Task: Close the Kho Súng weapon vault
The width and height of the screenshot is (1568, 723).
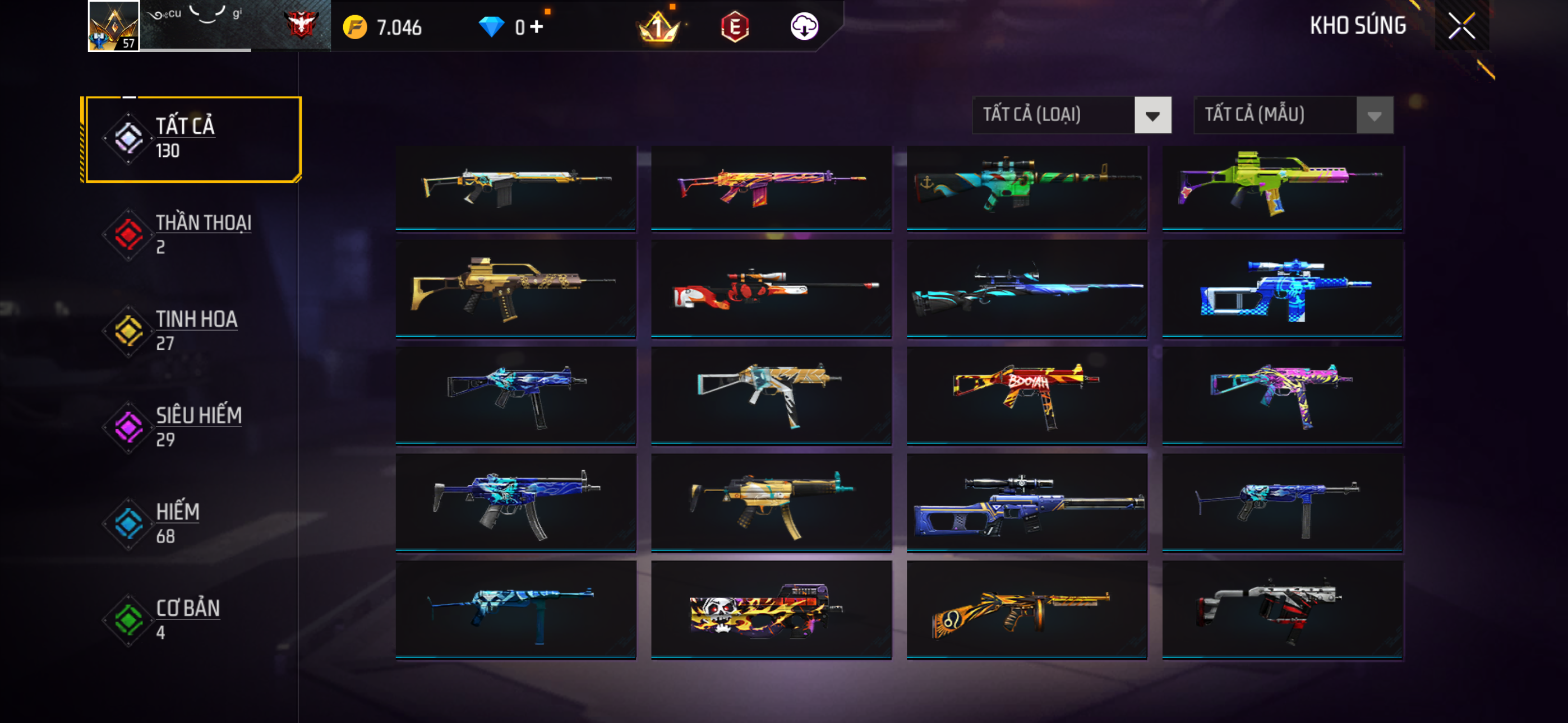Action: point(1461,26)
